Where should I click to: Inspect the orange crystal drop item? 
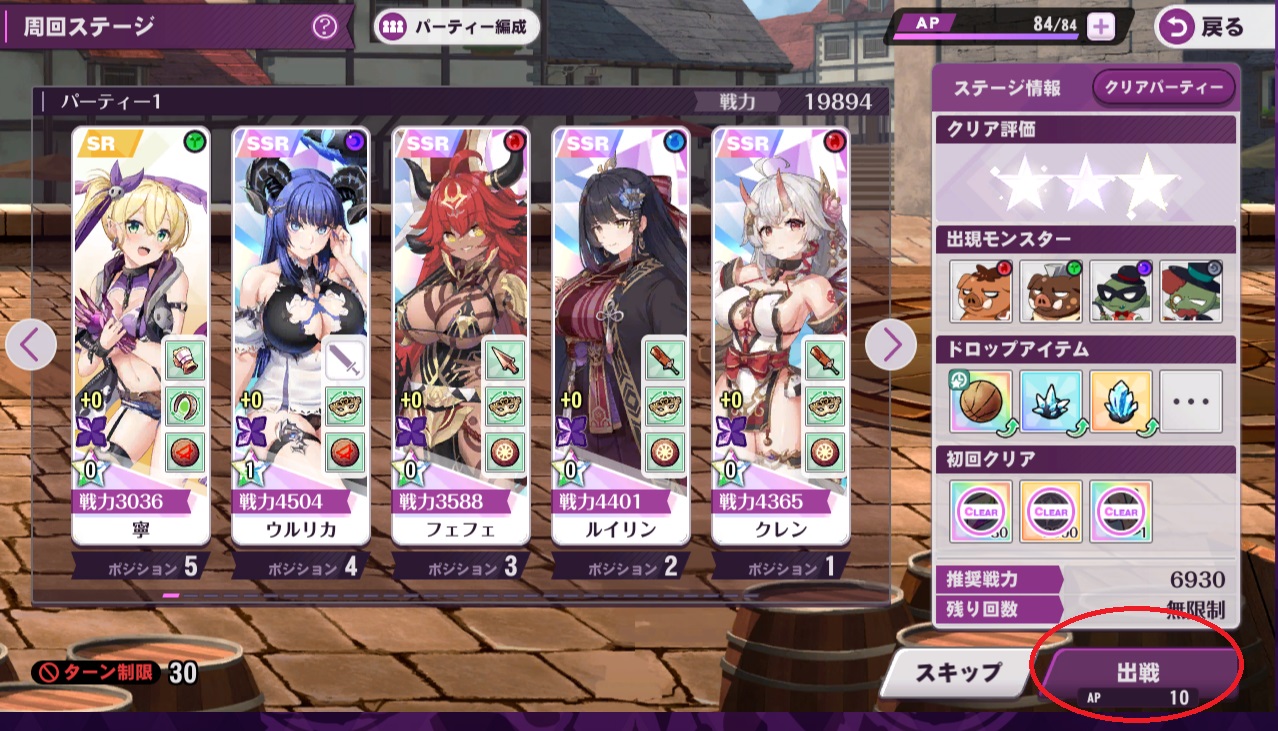point(1121,401)
